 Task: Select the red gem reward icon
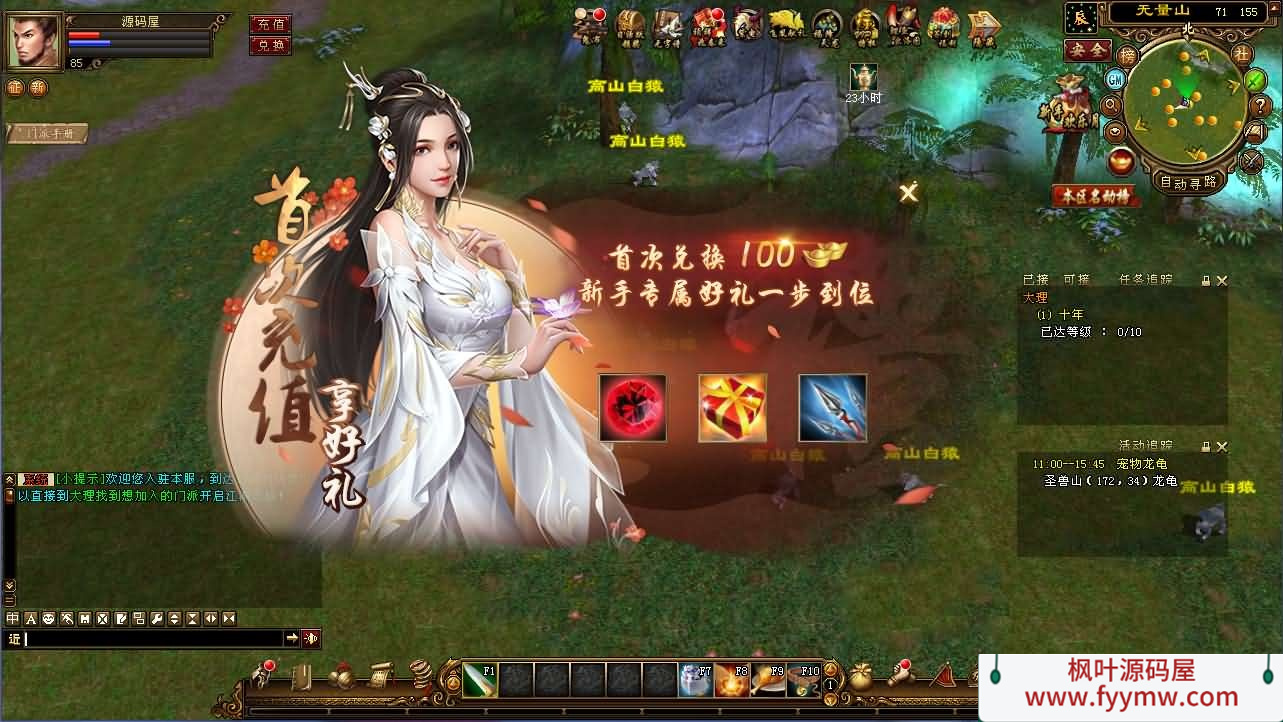coord(632,408)
